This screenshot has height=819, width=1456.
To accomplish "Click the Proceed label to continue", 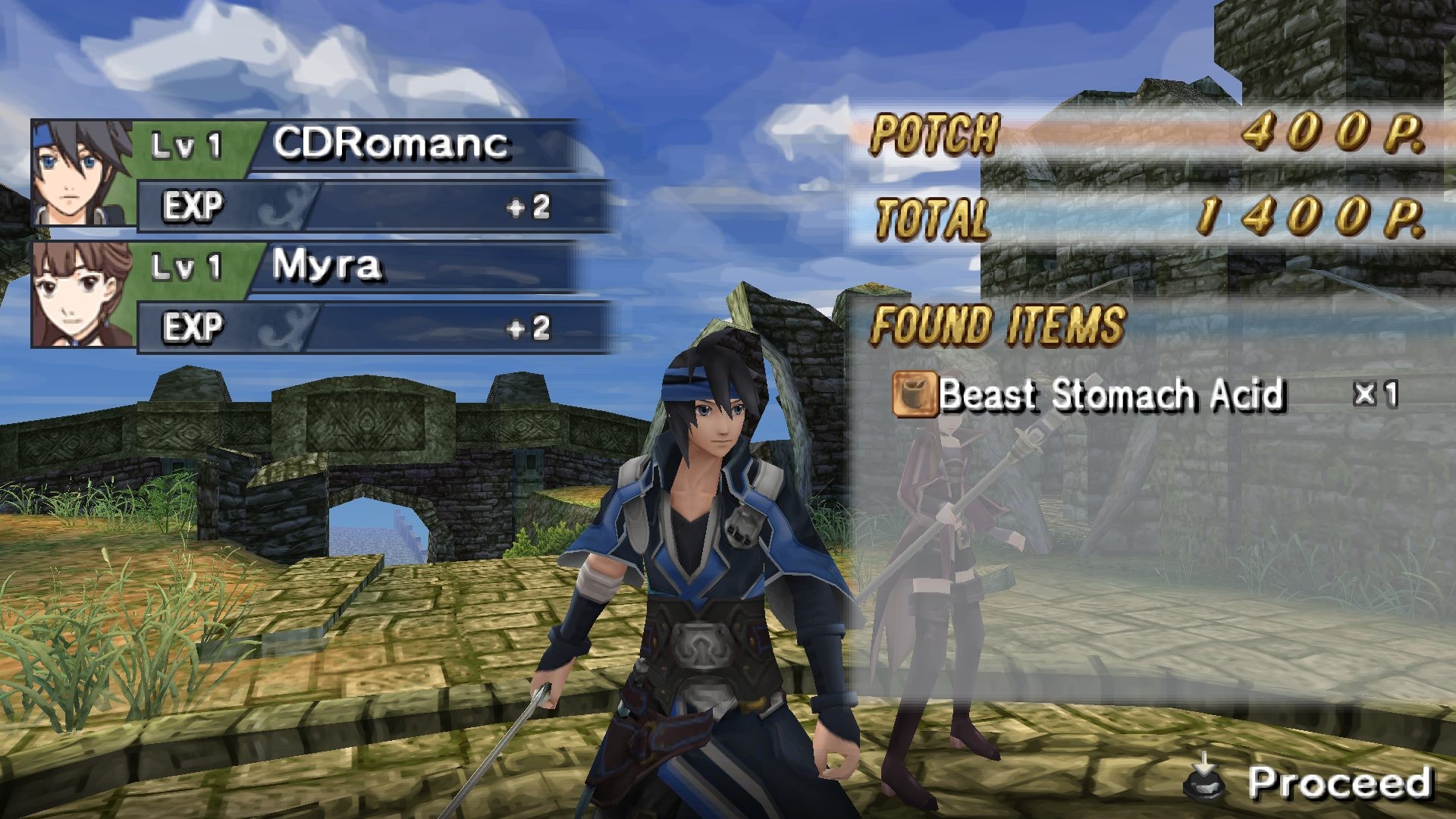I will coord(1338,782).
